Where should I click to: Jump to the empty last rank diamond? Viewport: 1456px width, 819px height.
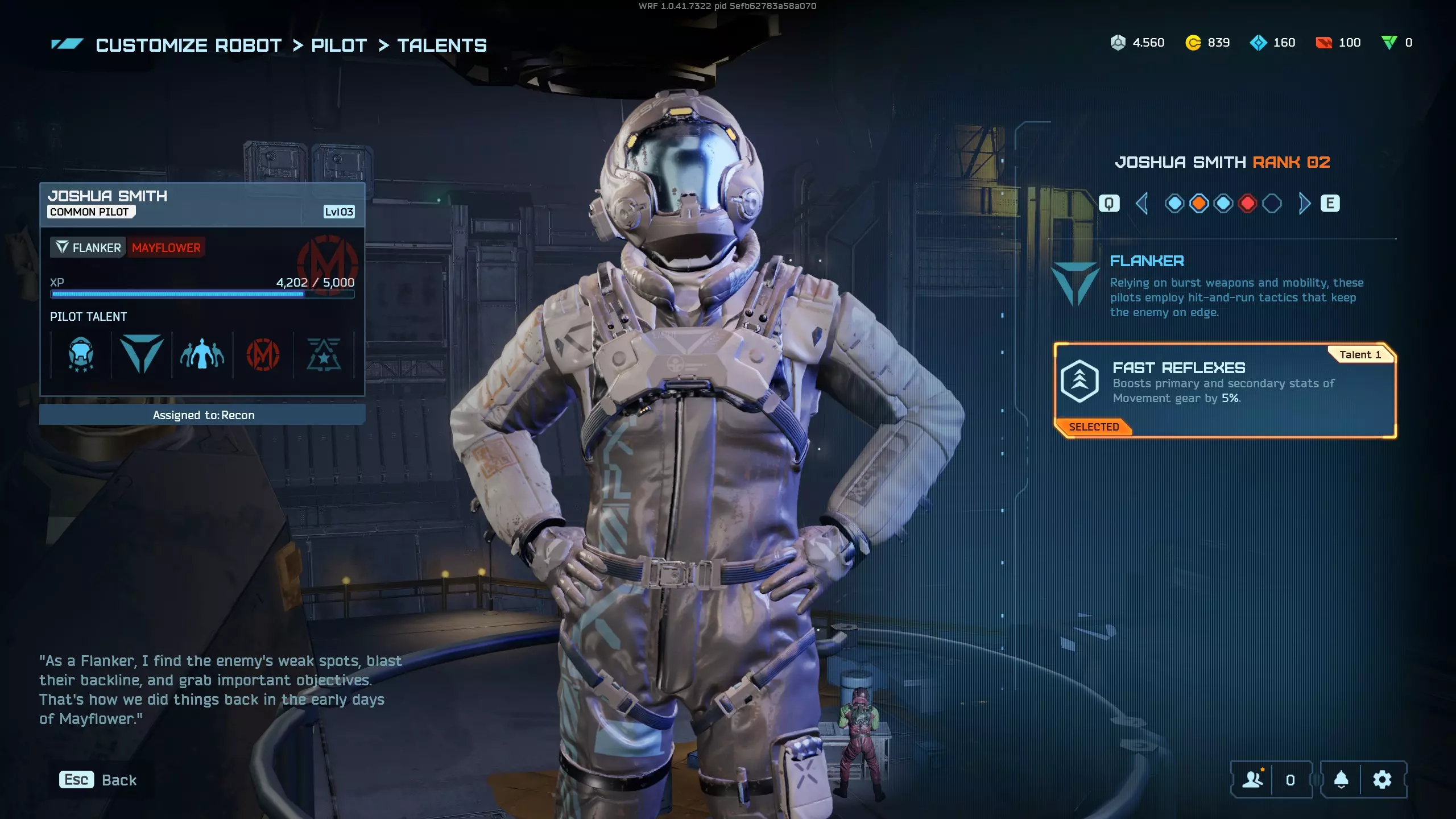(1272, 204)
